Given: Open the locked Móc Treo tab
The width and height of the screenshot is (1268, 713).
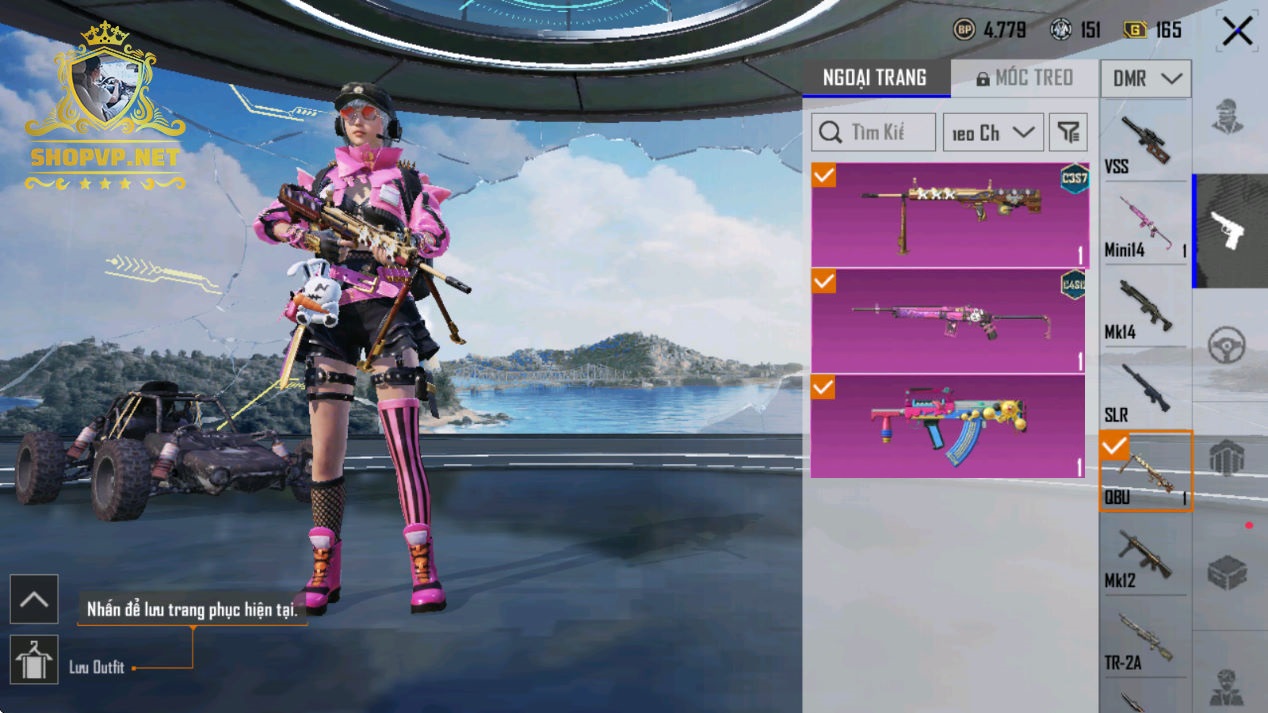Looking at the screenshot, I should [1024, 78].
